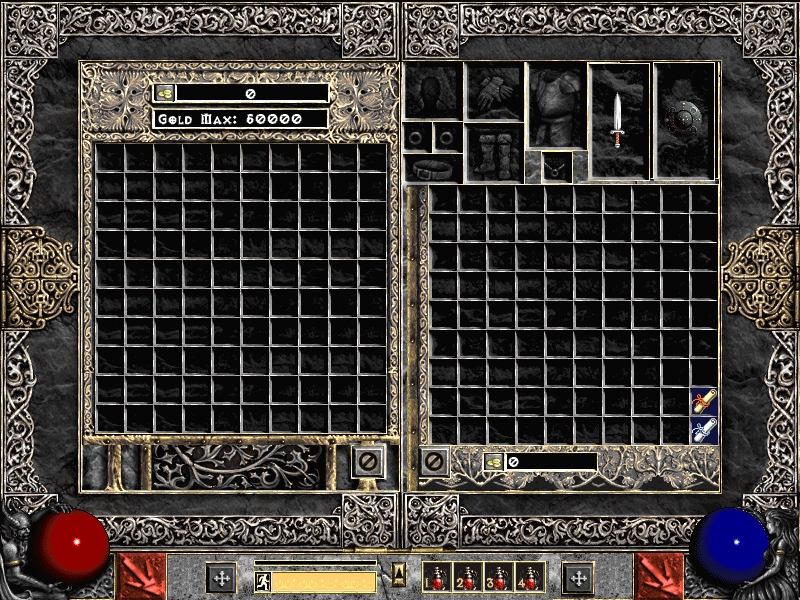Click the stash gold withdraw button
800x600 pixels.
pyautogui.click(x=164, y=93)
